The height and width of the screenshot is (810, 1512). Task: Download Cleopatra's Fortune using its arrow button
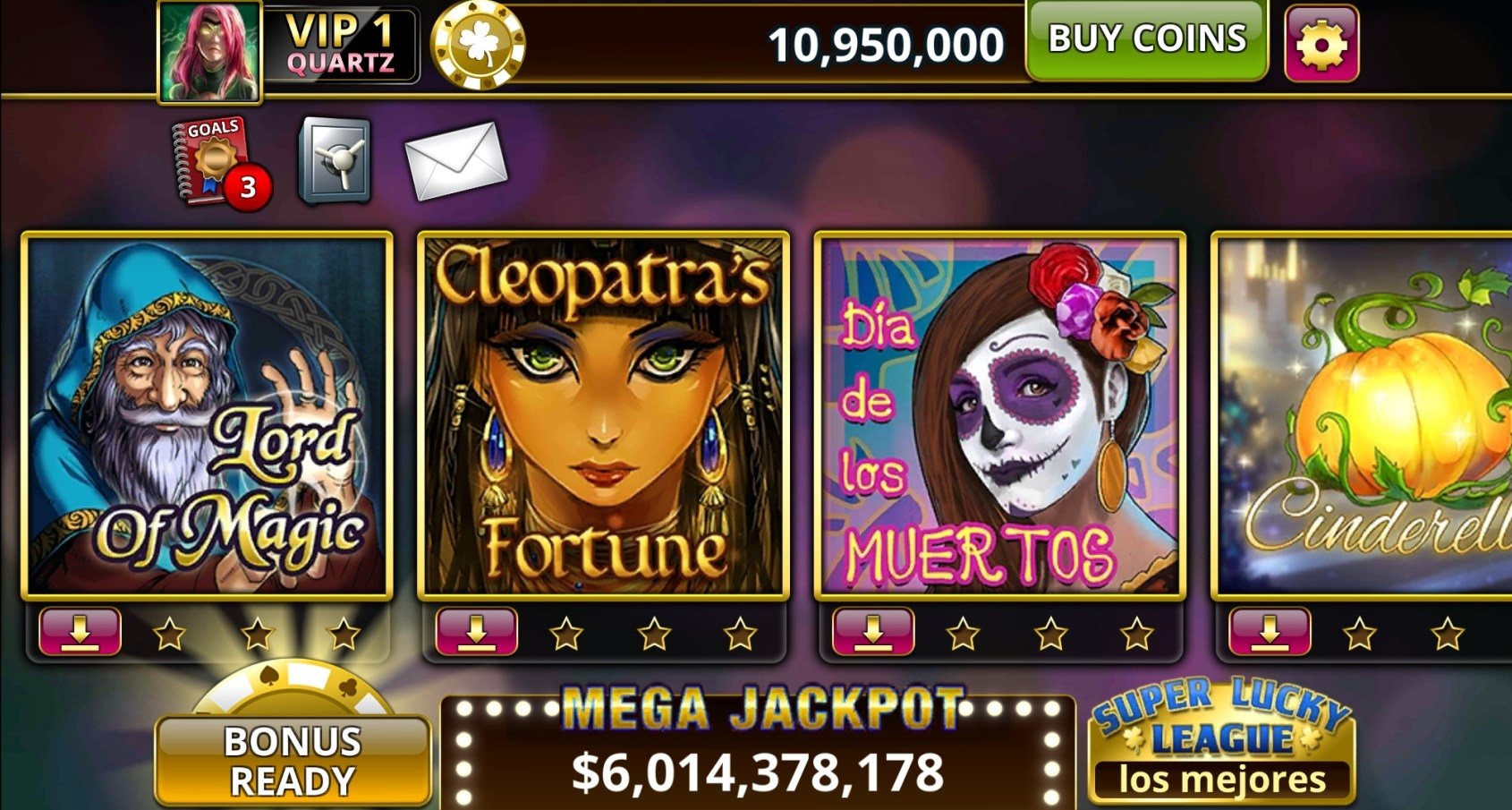[x=476, y=632]
